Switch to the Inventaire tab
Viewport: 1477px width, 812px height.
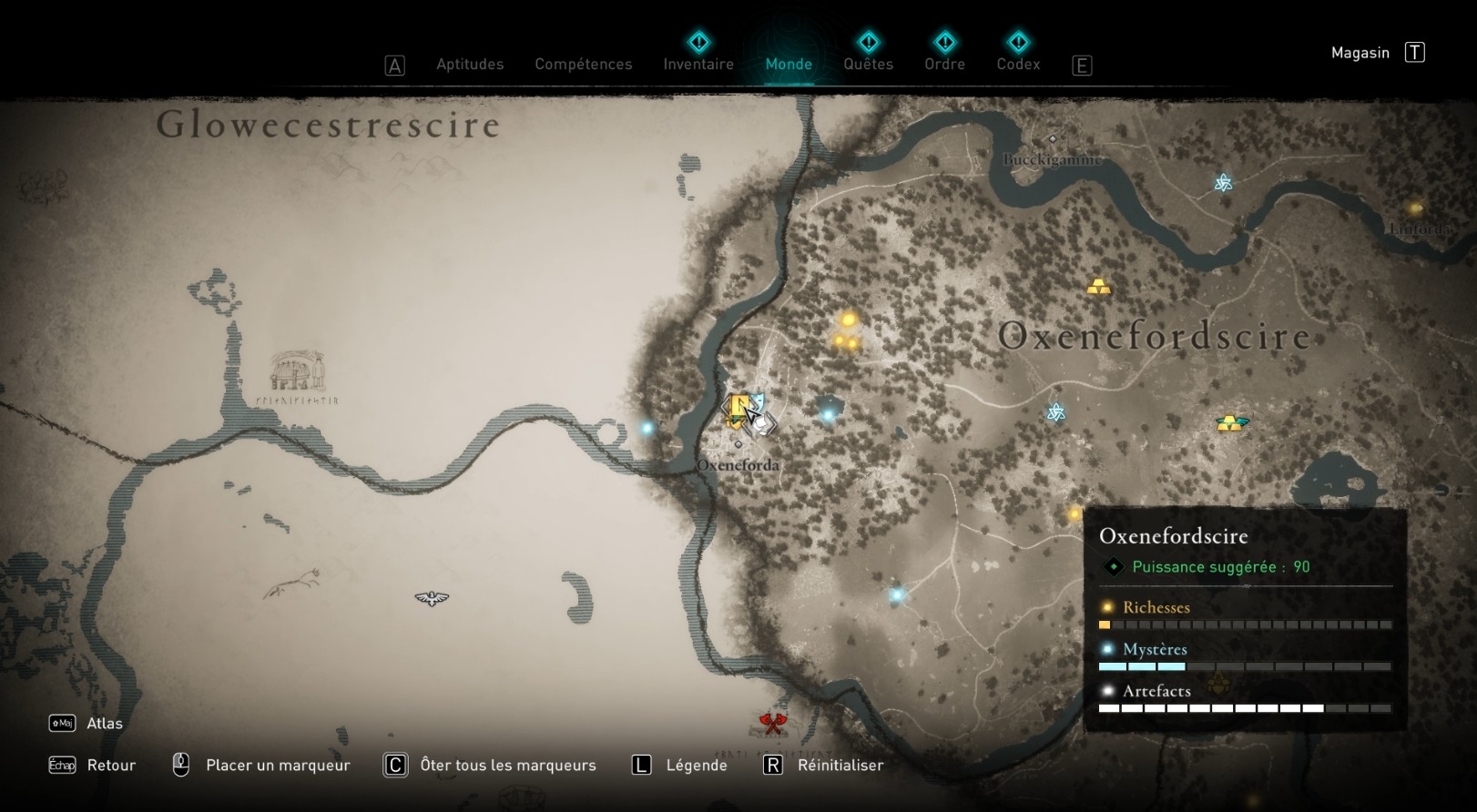click(698, 64)
